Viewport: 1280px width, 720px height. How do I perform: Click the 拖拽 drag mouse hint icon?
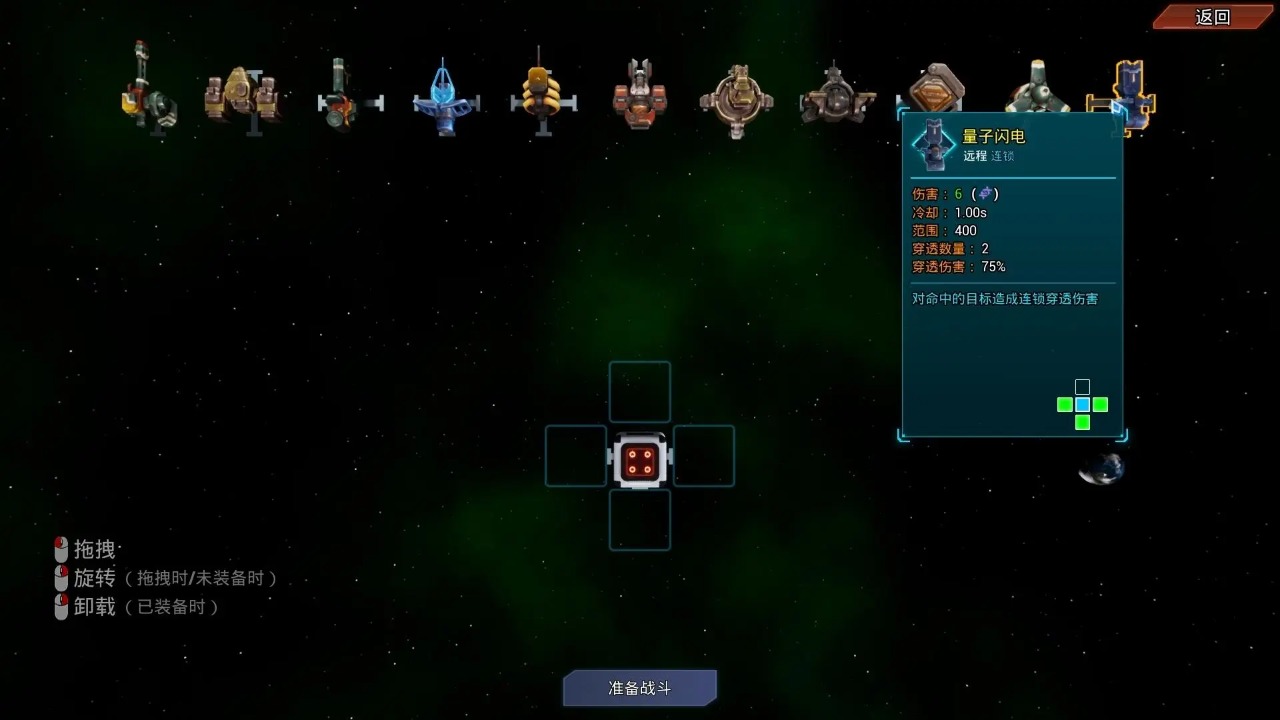[x=62, y=548]
